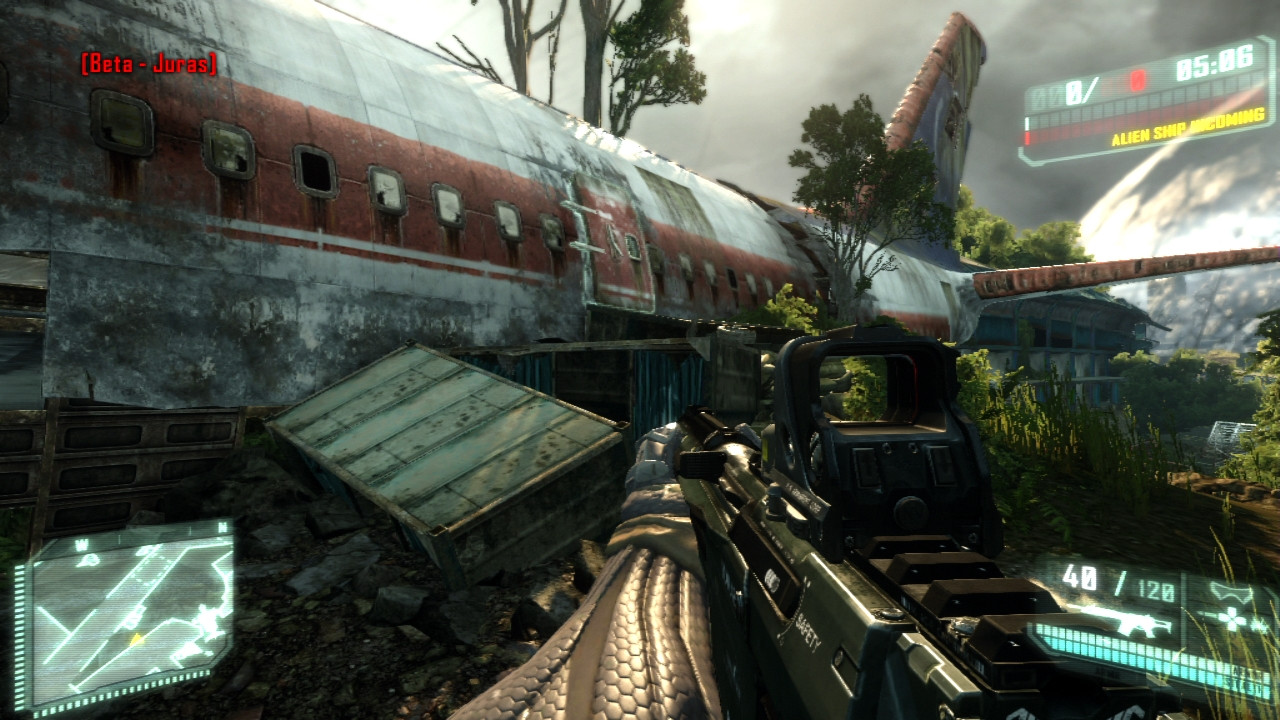Screen dimensions: 1280x720
Task: Click the firing-mode crosshair icon beside ammo counter
Action: [1231, 618]
